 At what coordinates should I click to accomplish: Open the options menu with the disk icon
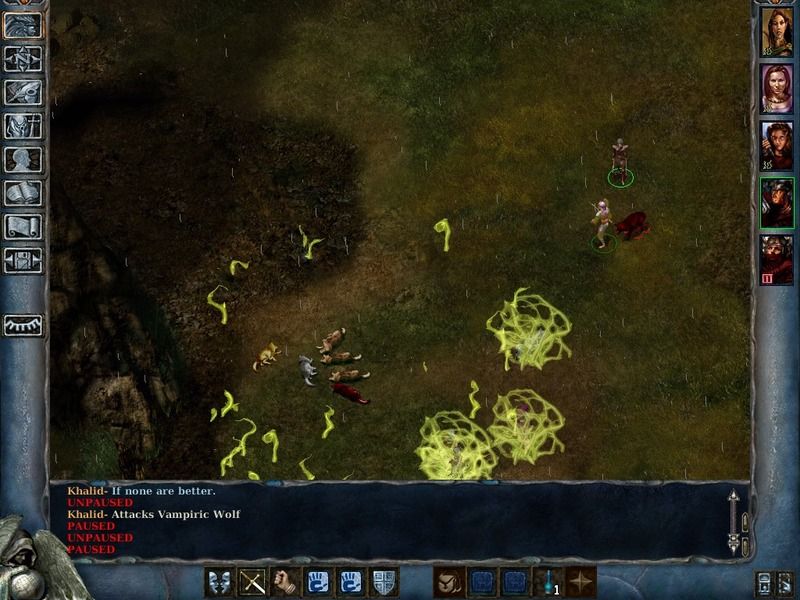click(x=23, y=259)
